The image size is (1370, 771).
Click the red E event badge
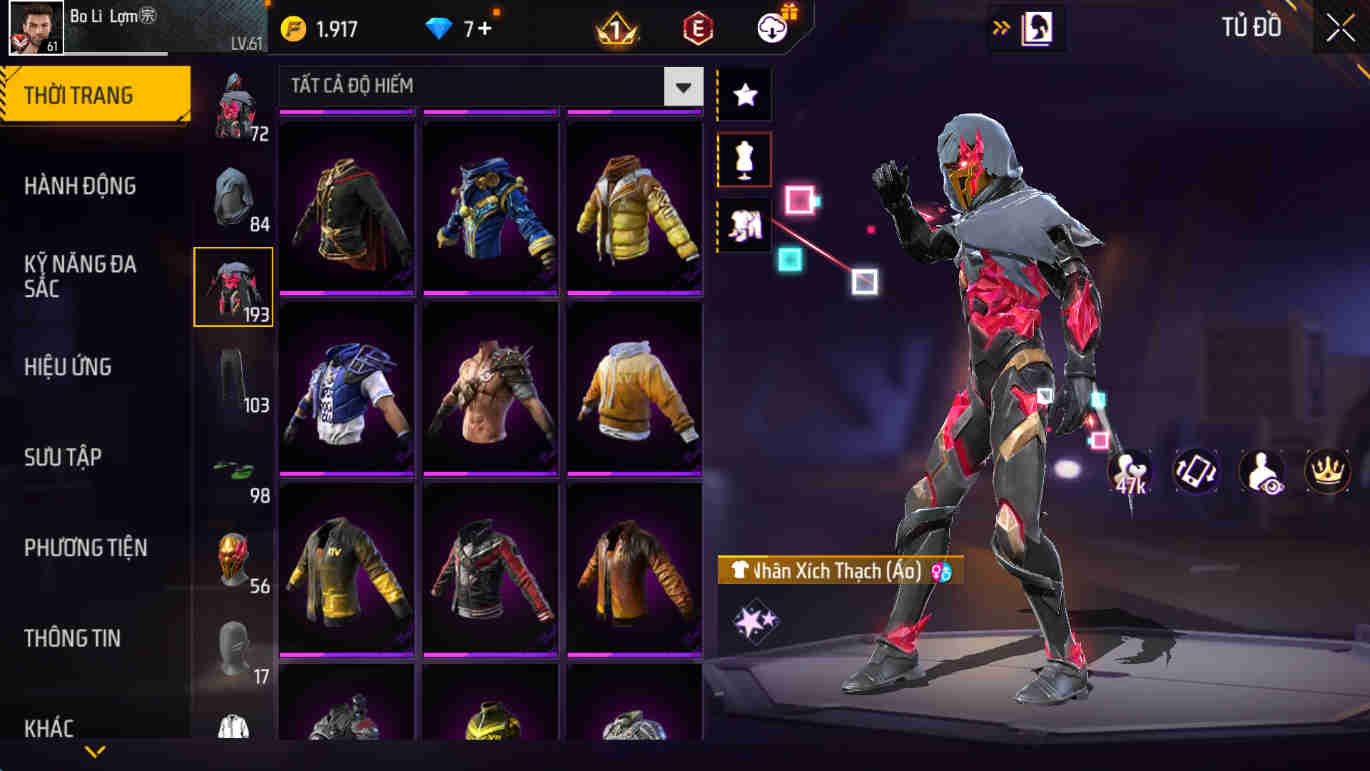coord(697,27)
